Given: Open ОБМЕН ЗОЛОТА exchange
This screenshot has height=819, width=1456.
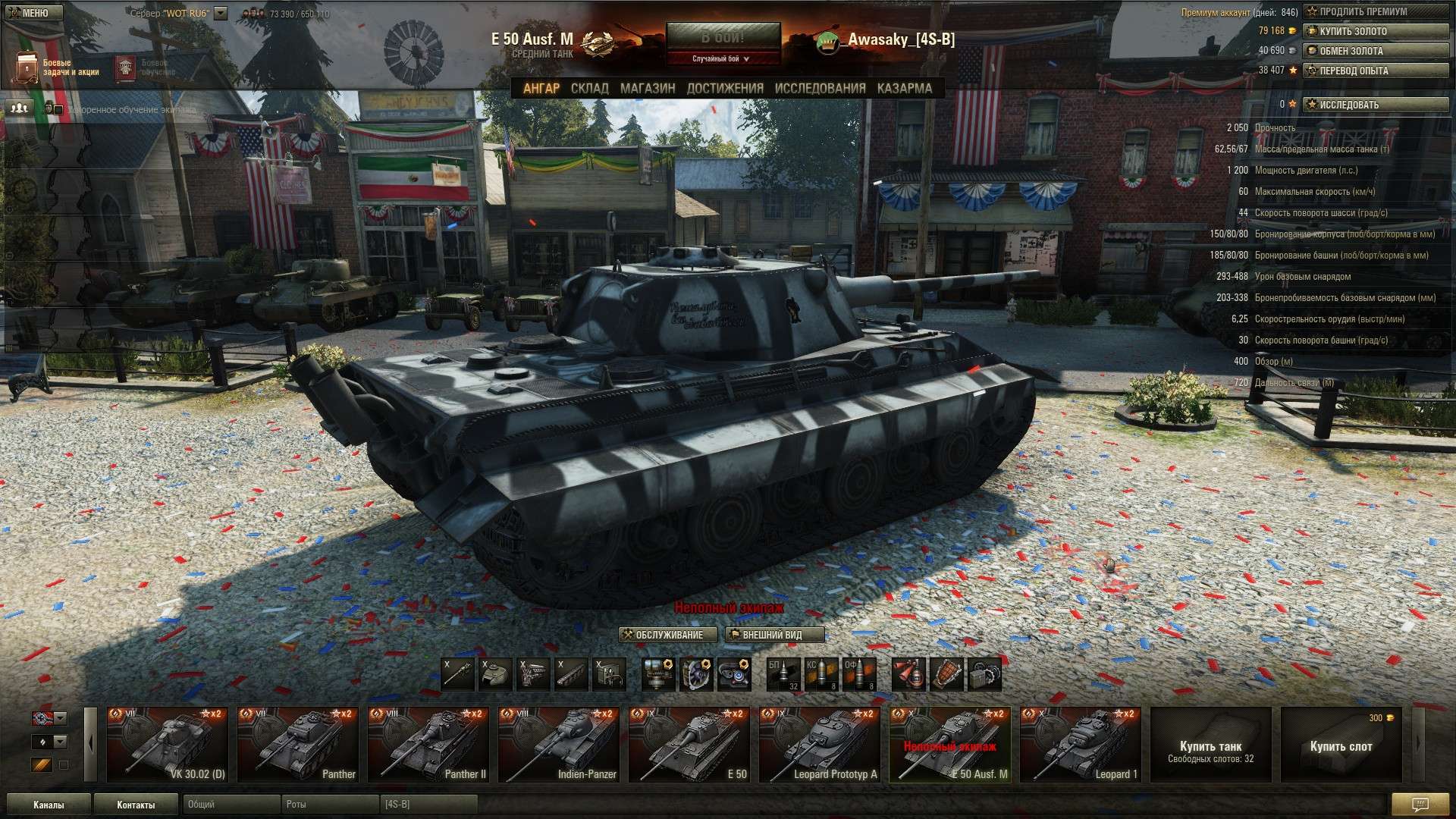Looking at the screenshot, I should tap(1375, 51).
